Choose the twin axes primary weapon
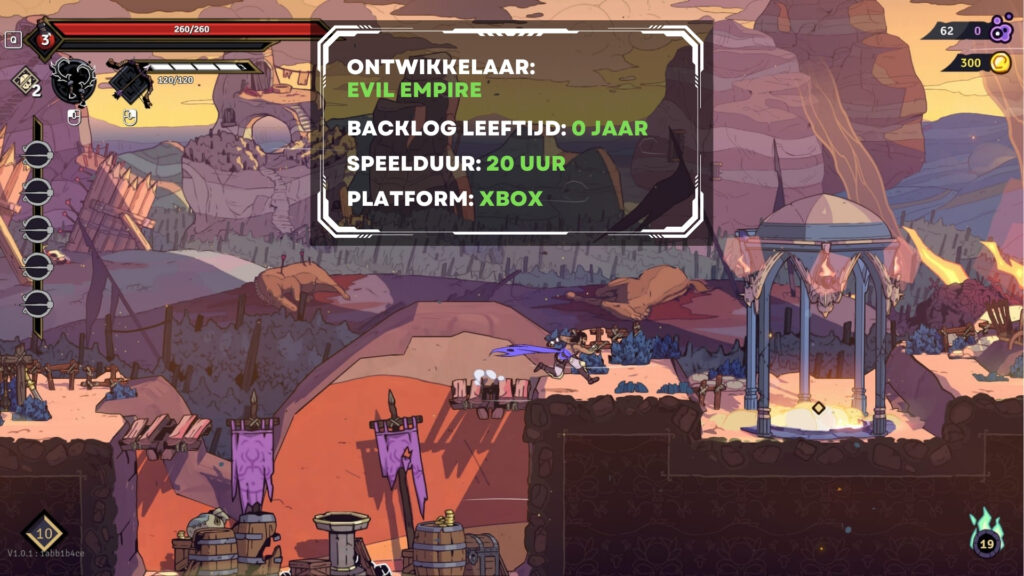 pyautogui.click(x=73, y=80)
